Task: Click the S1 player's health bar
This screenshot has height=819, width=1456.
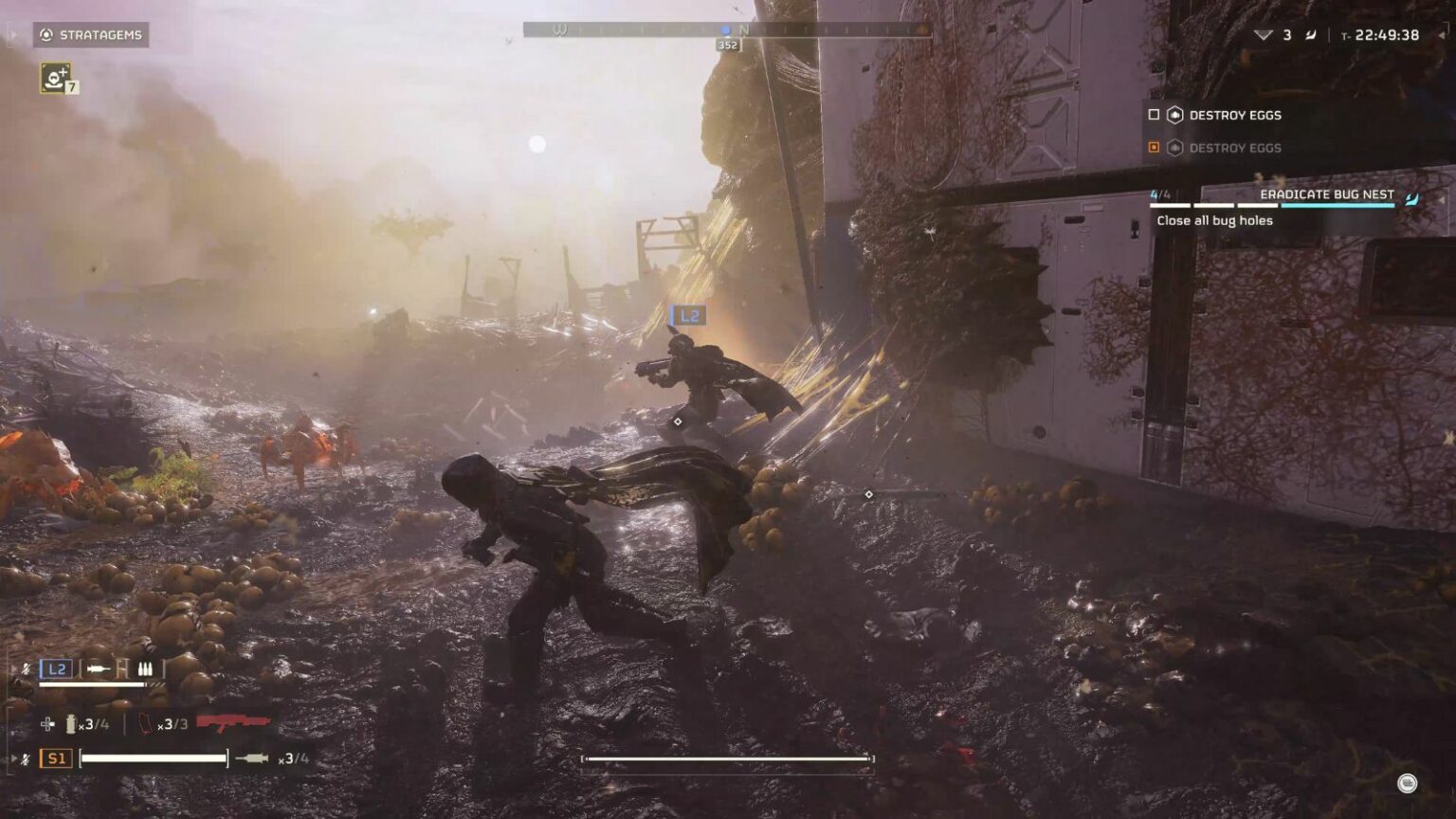Action: coord(154,756)
